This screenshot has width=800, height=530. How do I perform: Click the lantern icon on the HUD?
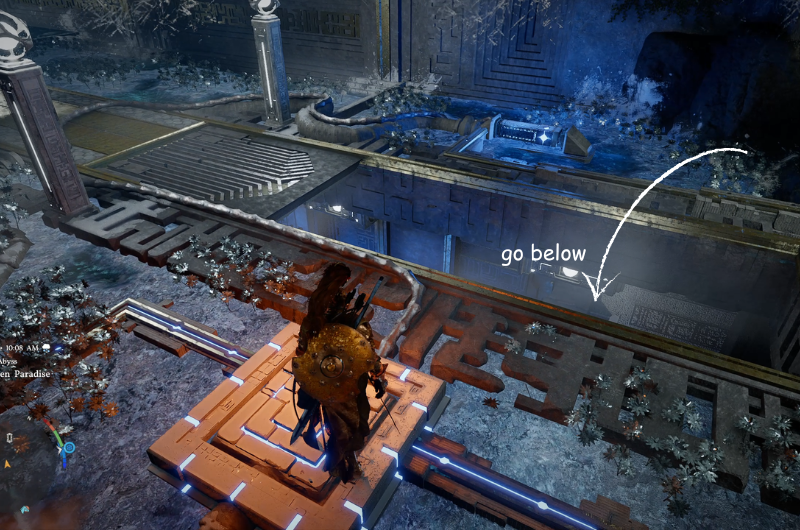8,438
